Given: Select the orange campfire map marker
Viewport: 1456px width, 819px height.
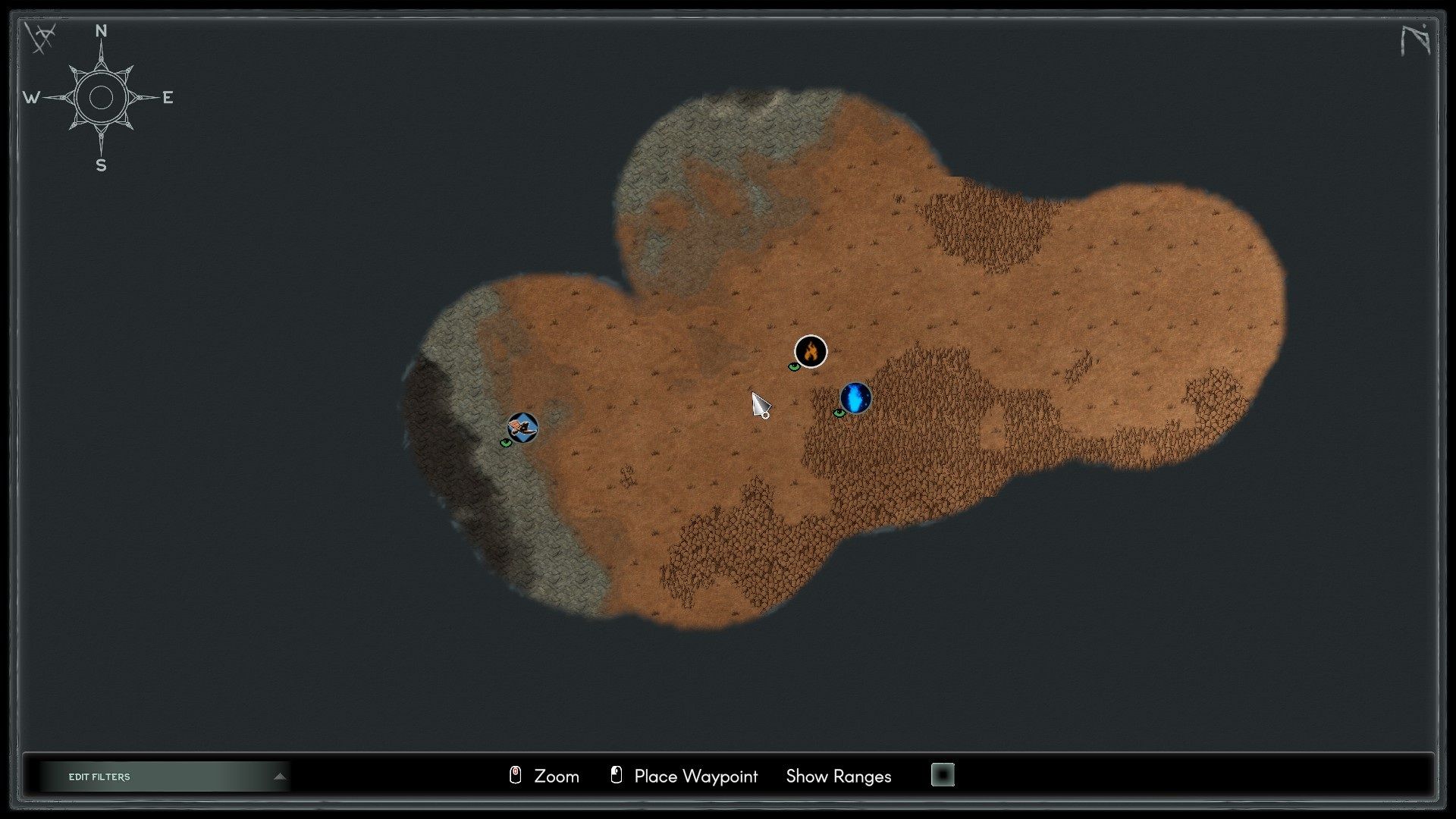Looking at the screenshot, I should point(811,351).
